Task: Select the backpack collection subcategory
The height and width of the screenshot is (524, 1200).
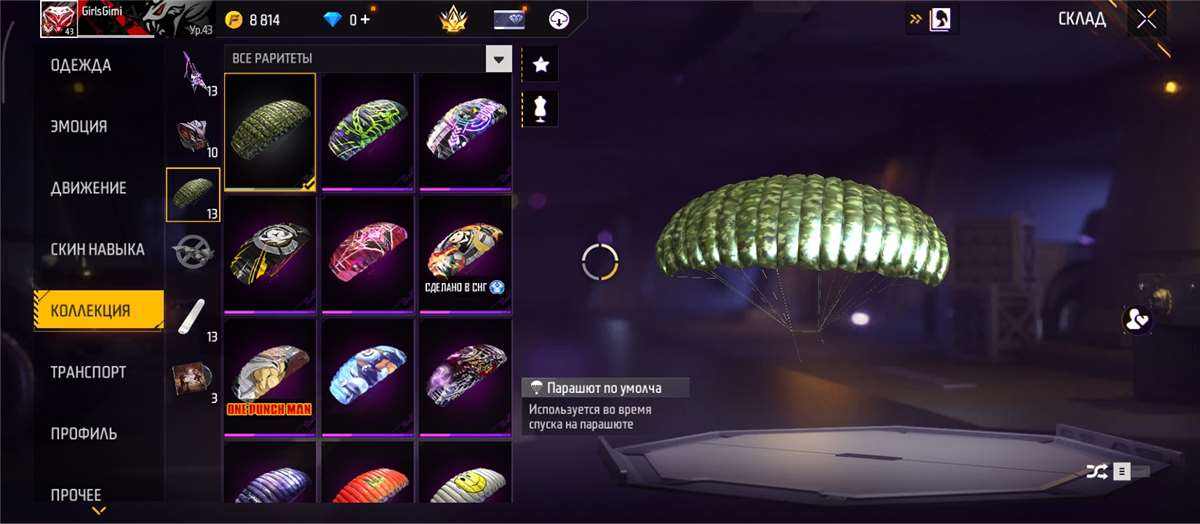Action: (x=190, y=133)
